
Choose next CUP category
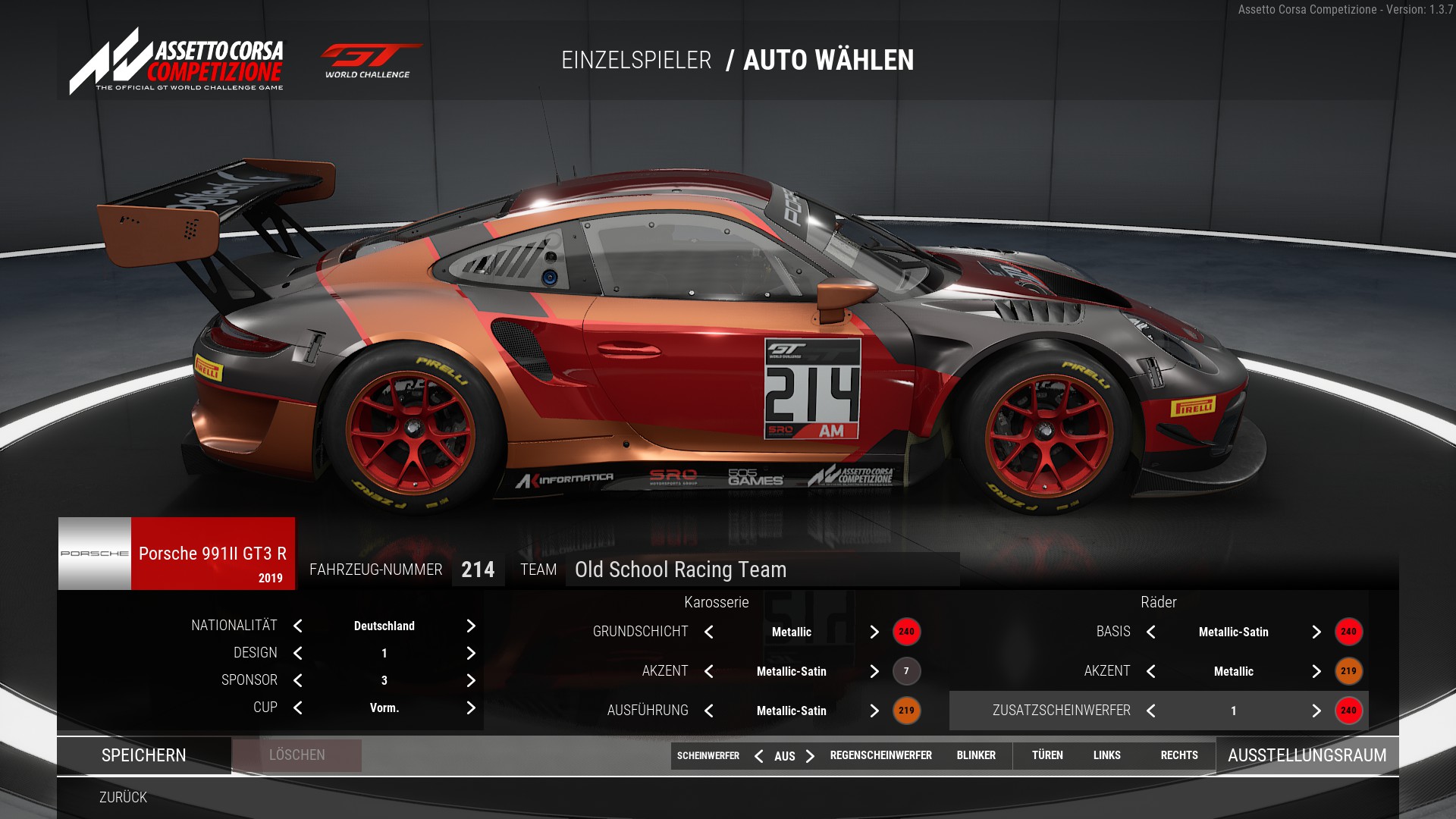[471, 708]
